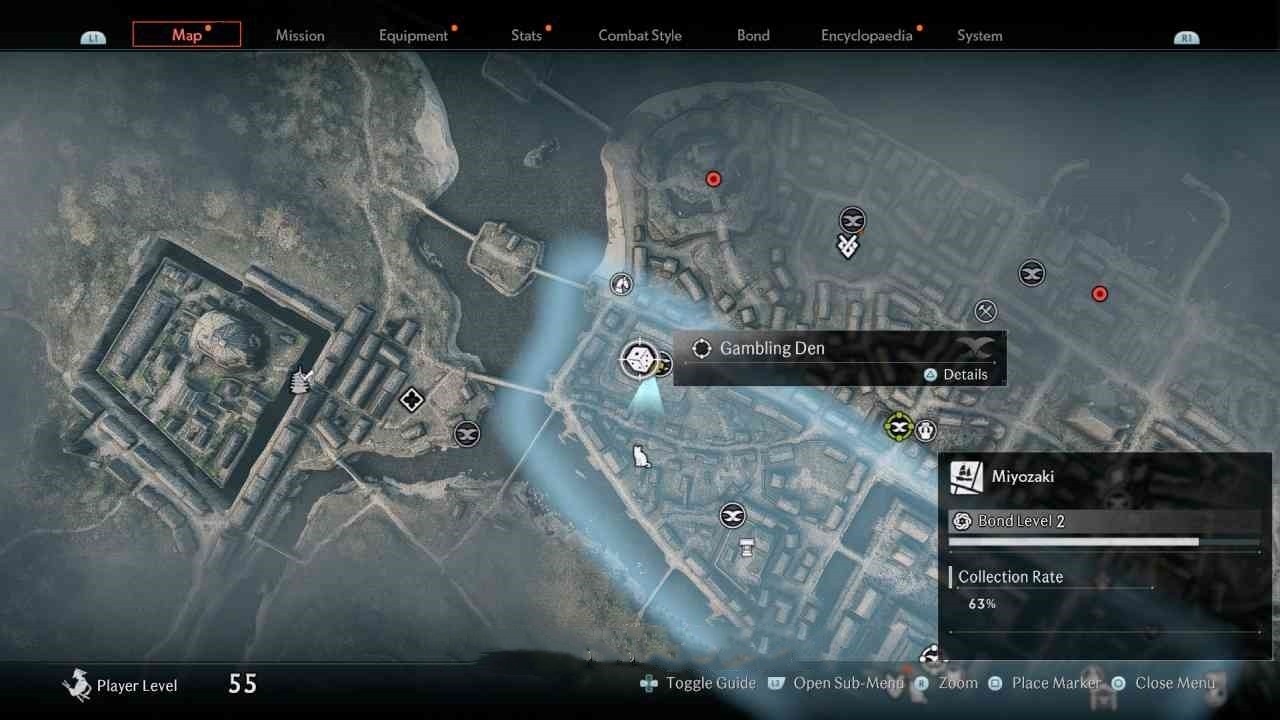1280x720 pixels.
Task: Go to the Combat Style tab
Action: click(640, 35)
